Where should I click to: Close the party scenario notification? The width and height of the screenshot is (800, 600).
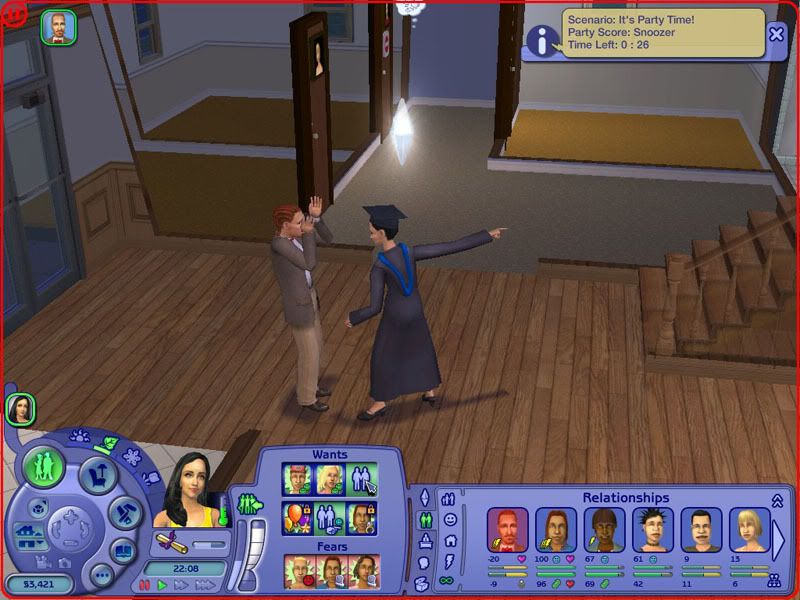[x=776, y=35]
